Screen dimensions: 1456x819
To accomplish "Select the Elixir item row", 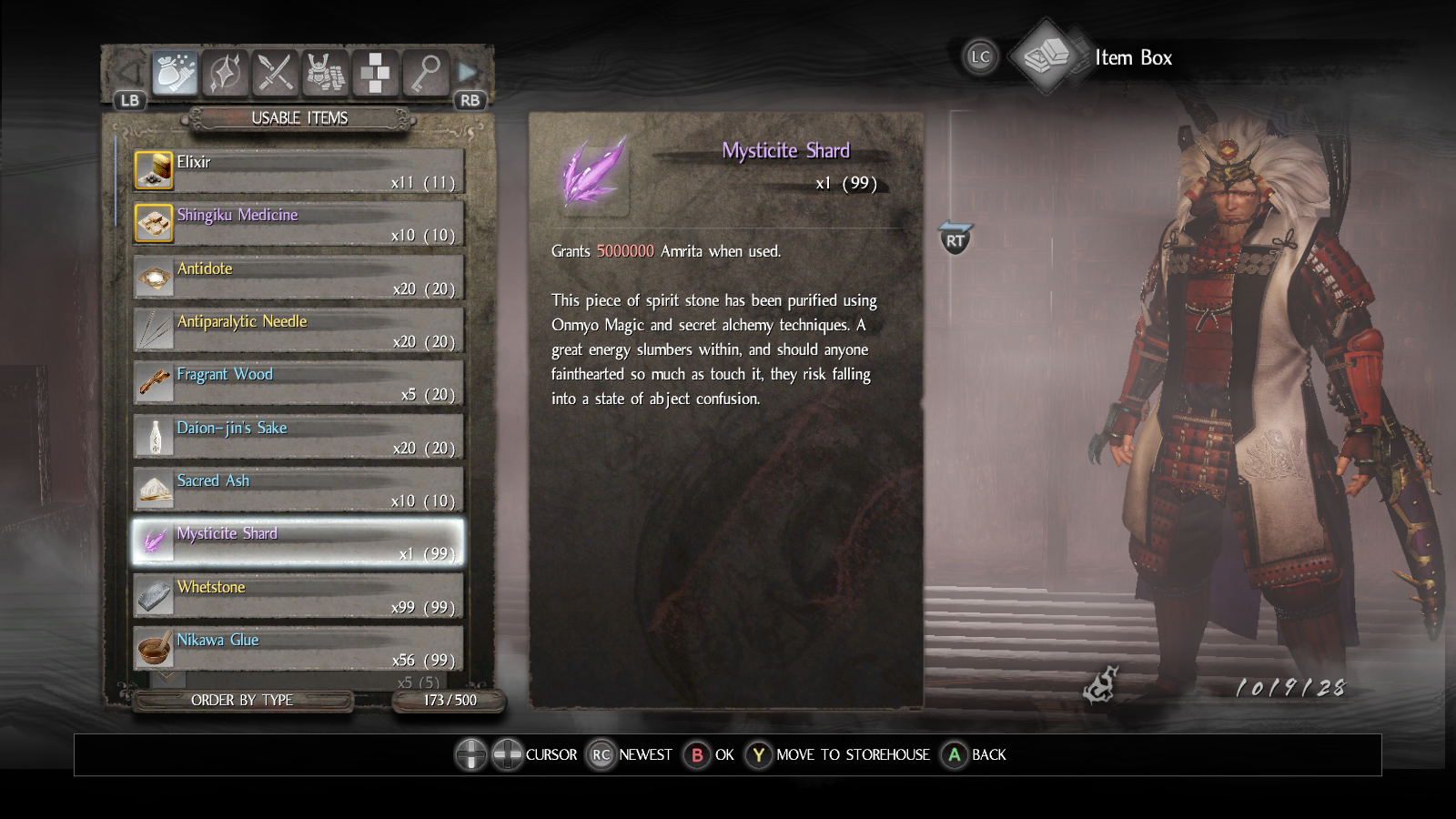I will tap(298, 171).
